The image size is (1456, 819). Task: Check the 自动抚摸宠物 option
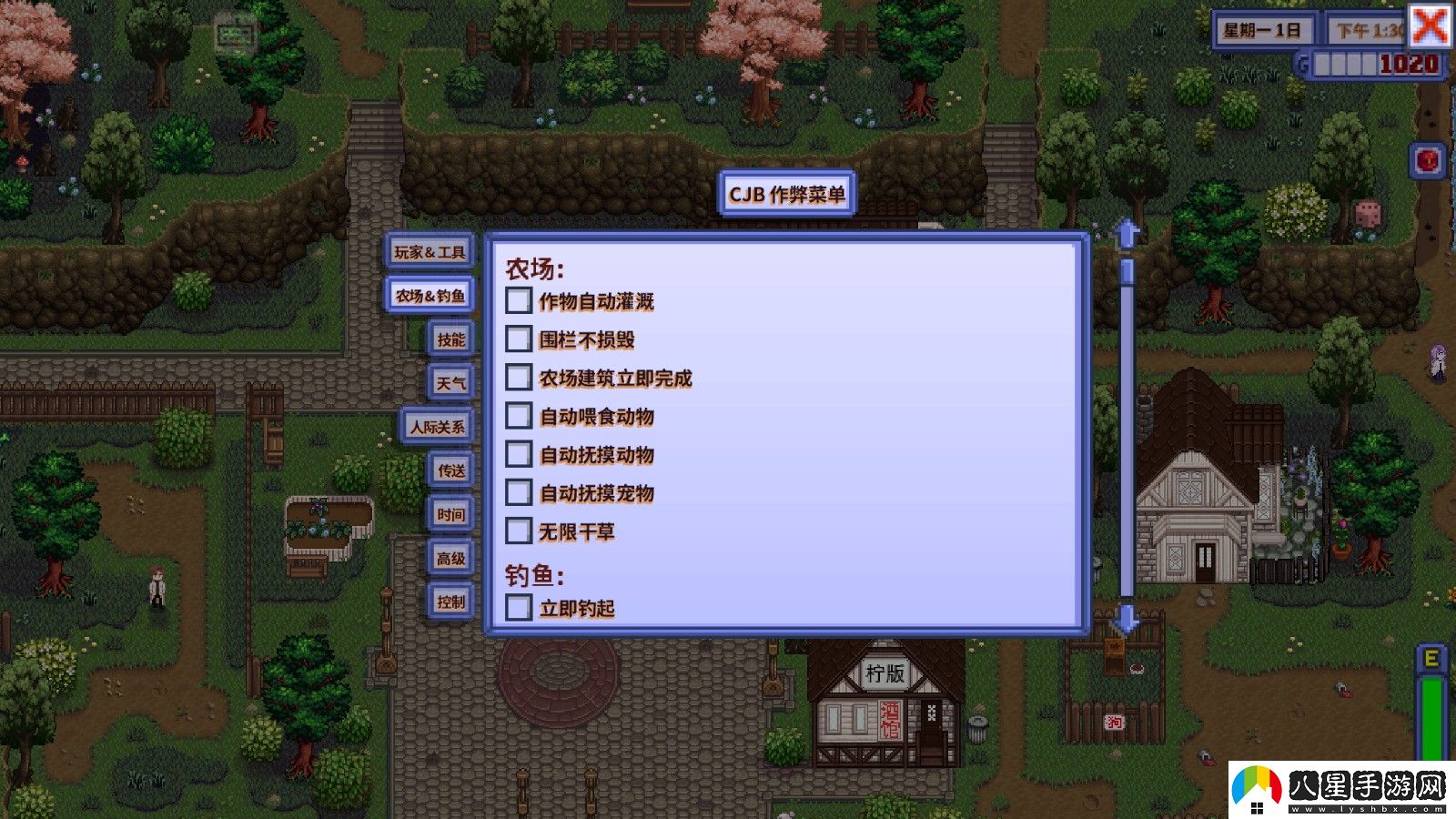(x=519, y=492)
